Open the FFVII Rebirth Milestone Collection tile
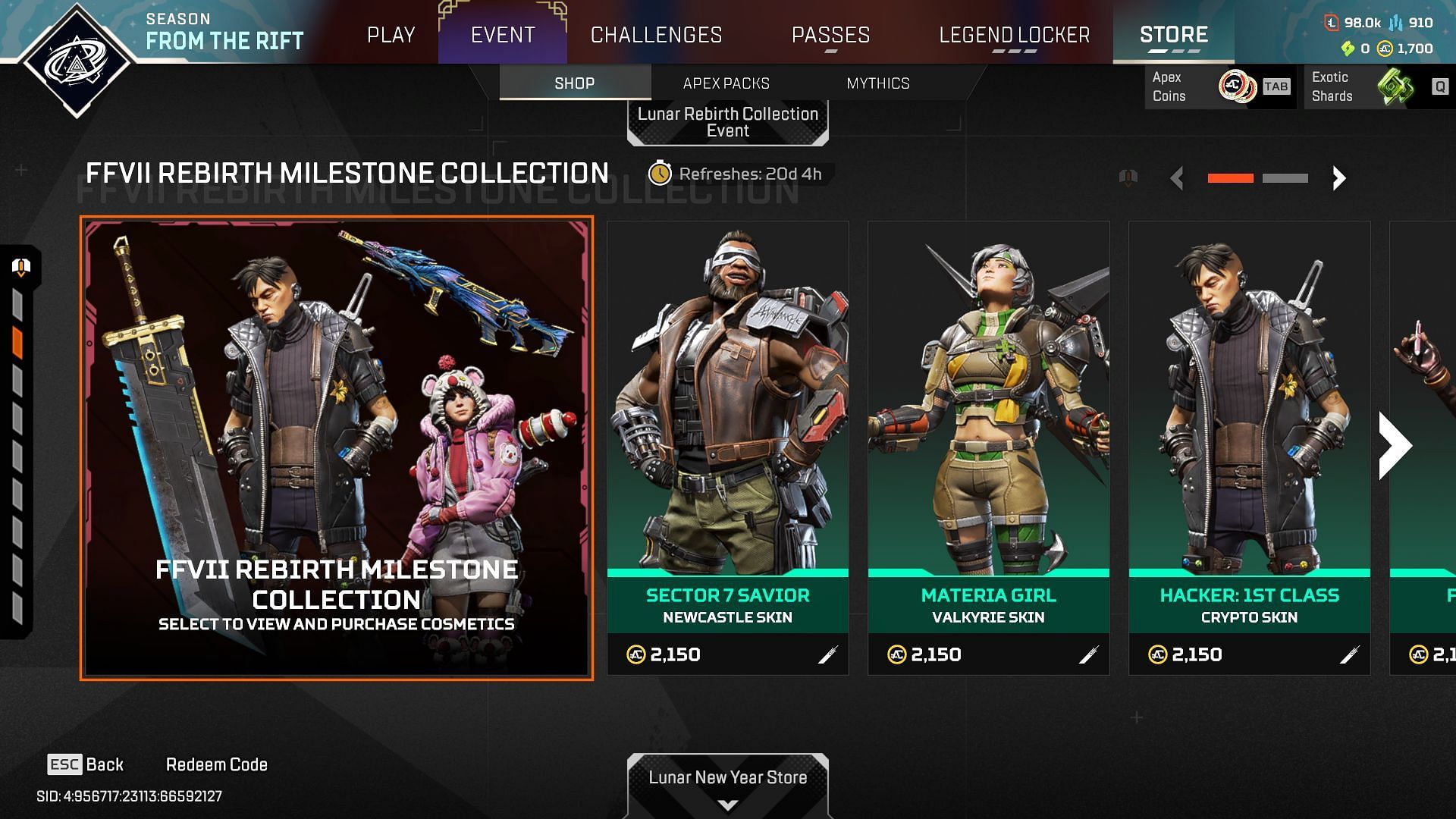This screenshot has height=819, width=1456. (x=337, y=448)
